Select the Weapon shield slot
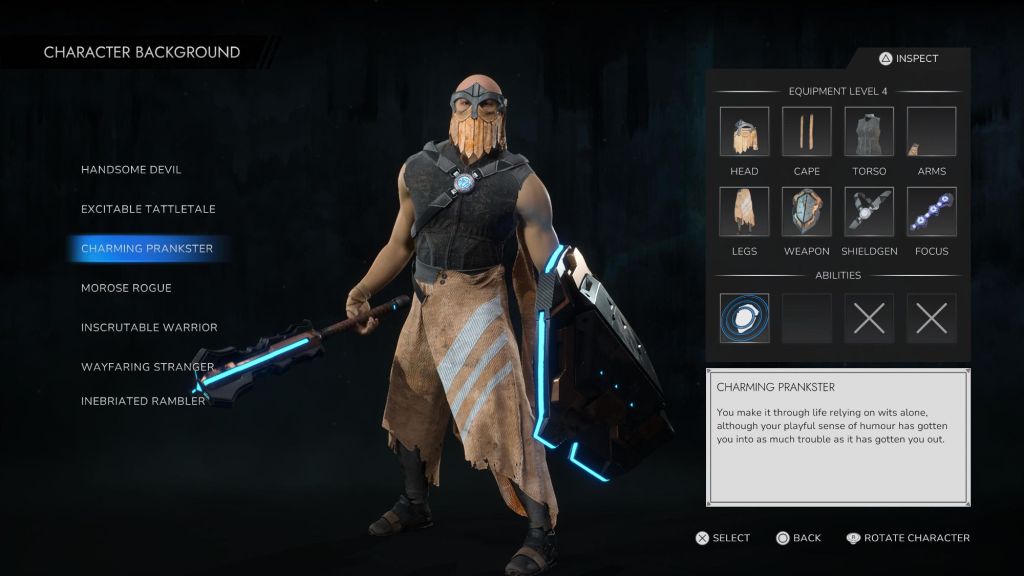The height and width of the screenshot is (576, 1024). (x=807, y=212)
